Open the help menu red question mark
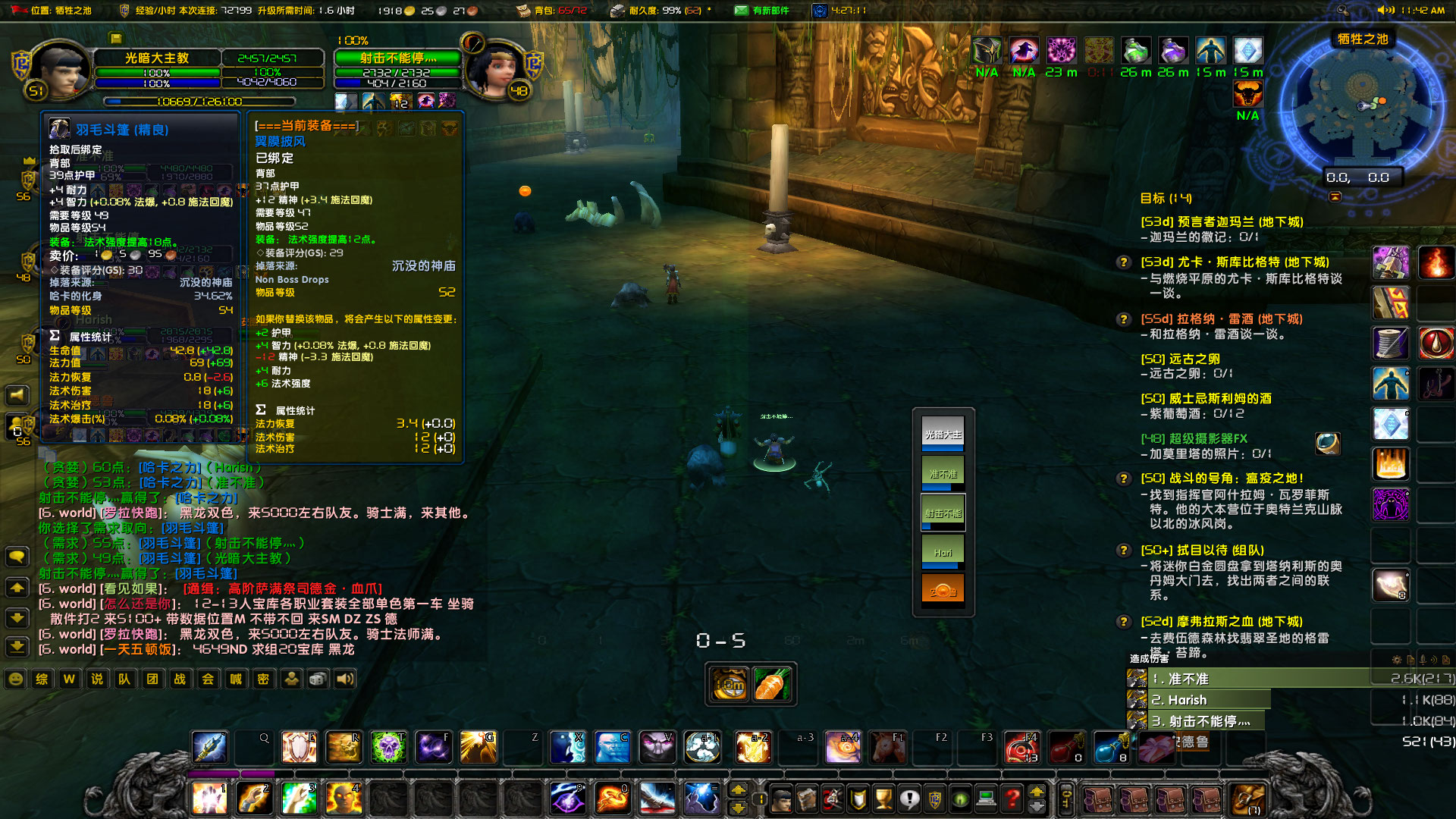This screenshot has width=1456, height=819. [x=1010, y=798]
